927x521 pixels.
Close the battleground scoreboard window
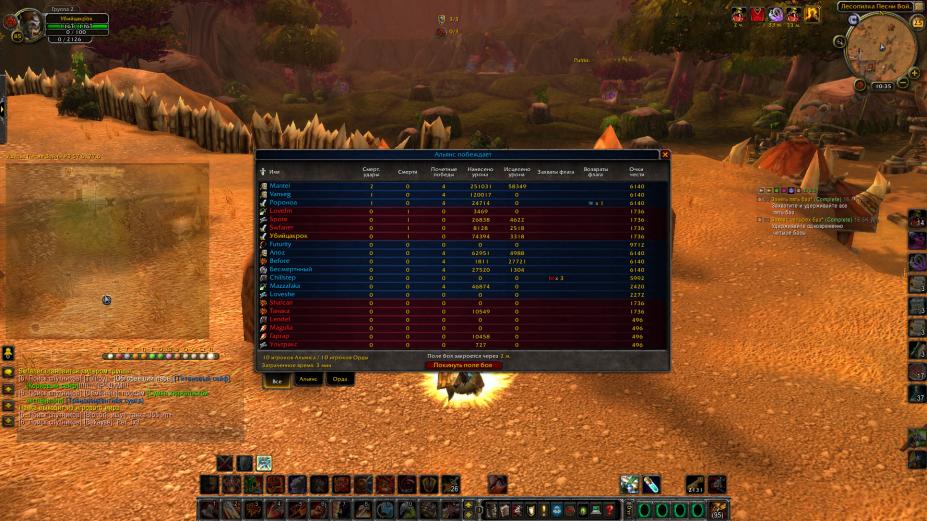click(665, 155)
